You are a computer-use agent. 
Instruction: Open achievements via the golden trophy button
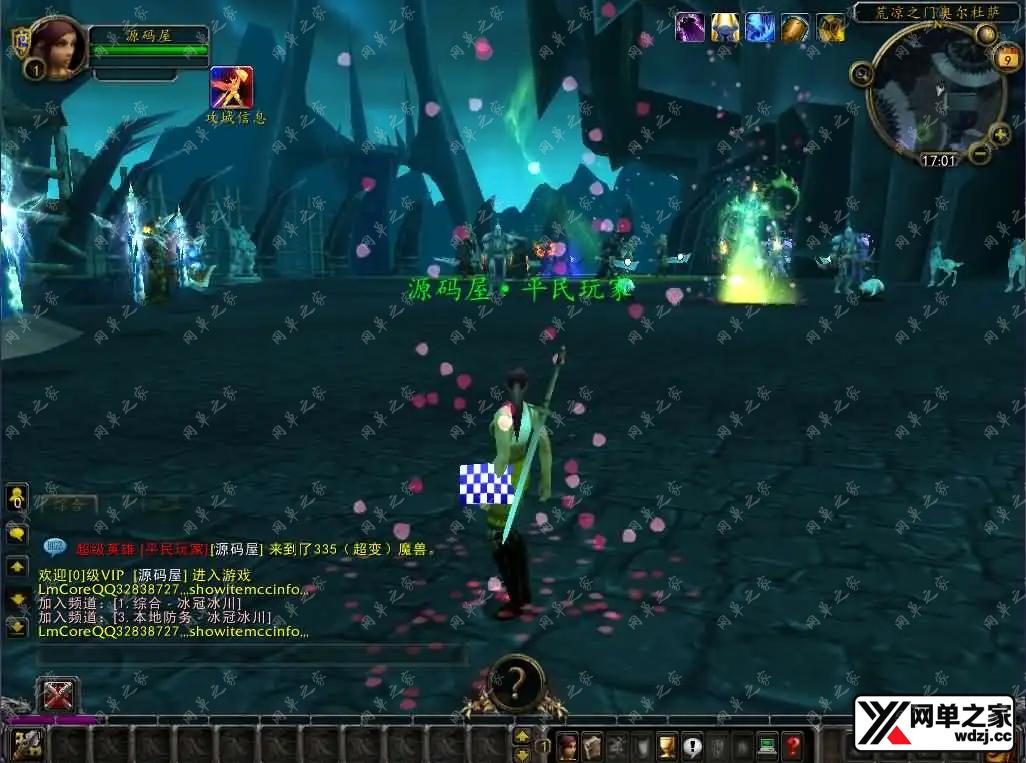click(x=667, y=746)
